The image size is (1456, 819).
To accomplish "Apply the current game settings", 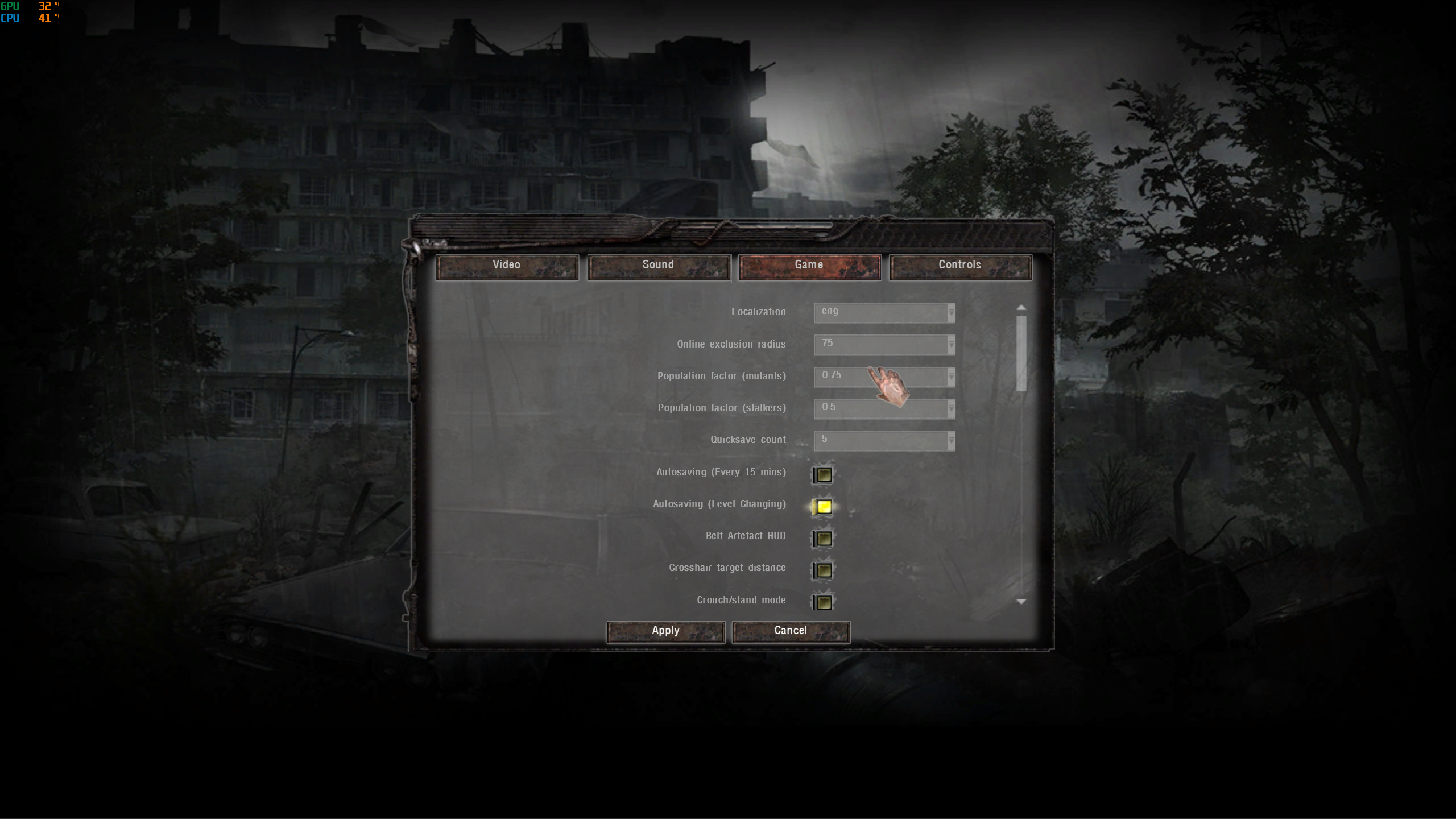I will tap(665, 631).
